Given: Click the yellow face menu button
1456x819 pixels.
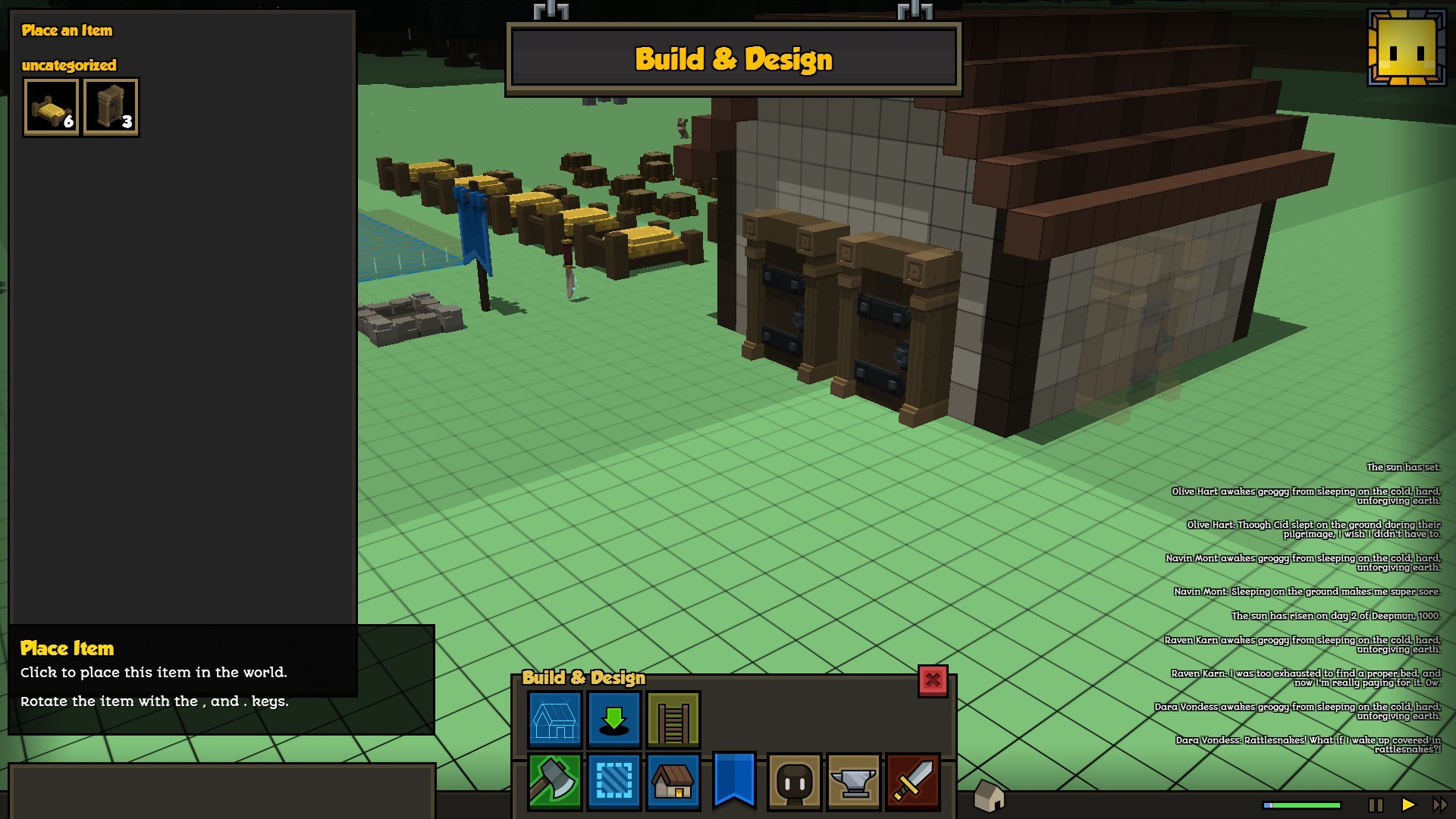Looking at the screenshot, I should click(1407, 48).
